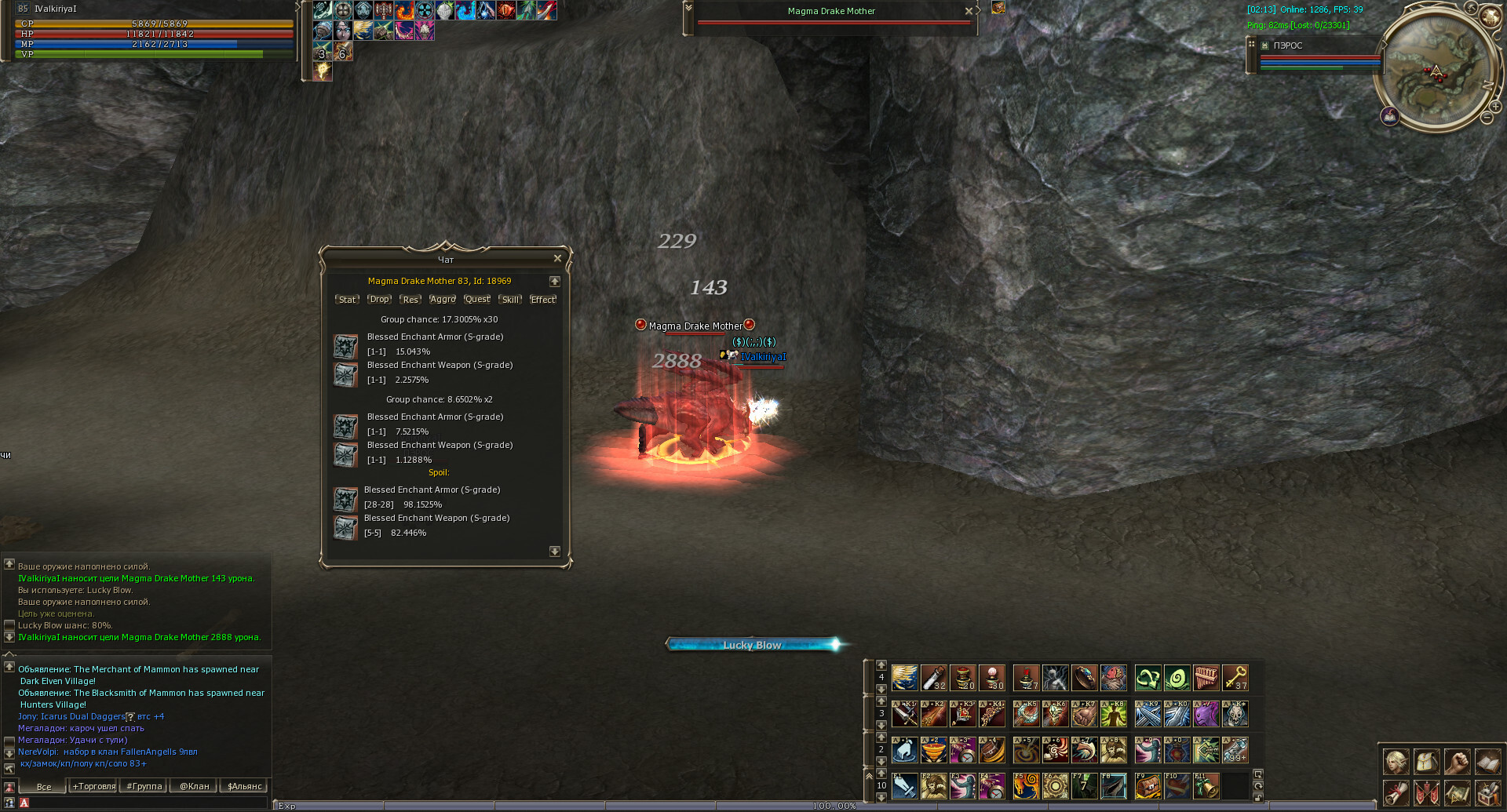Open the @Клан chat tab

point(195,786)
